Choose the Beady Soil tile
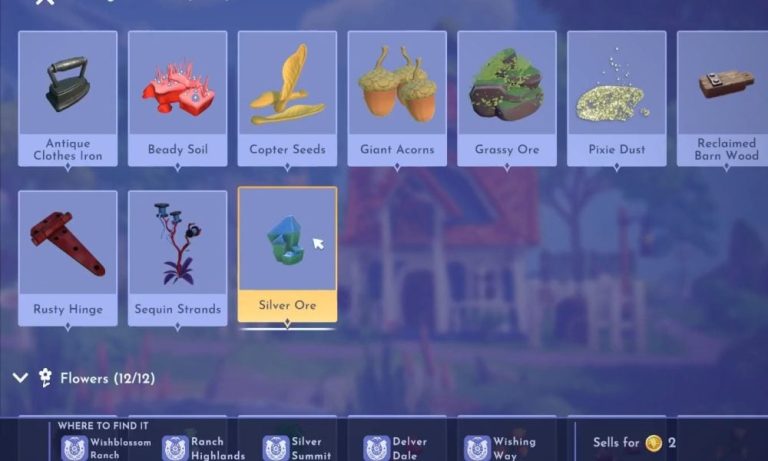This screenshot has height=461, width=768. click(x=178, y=97)
